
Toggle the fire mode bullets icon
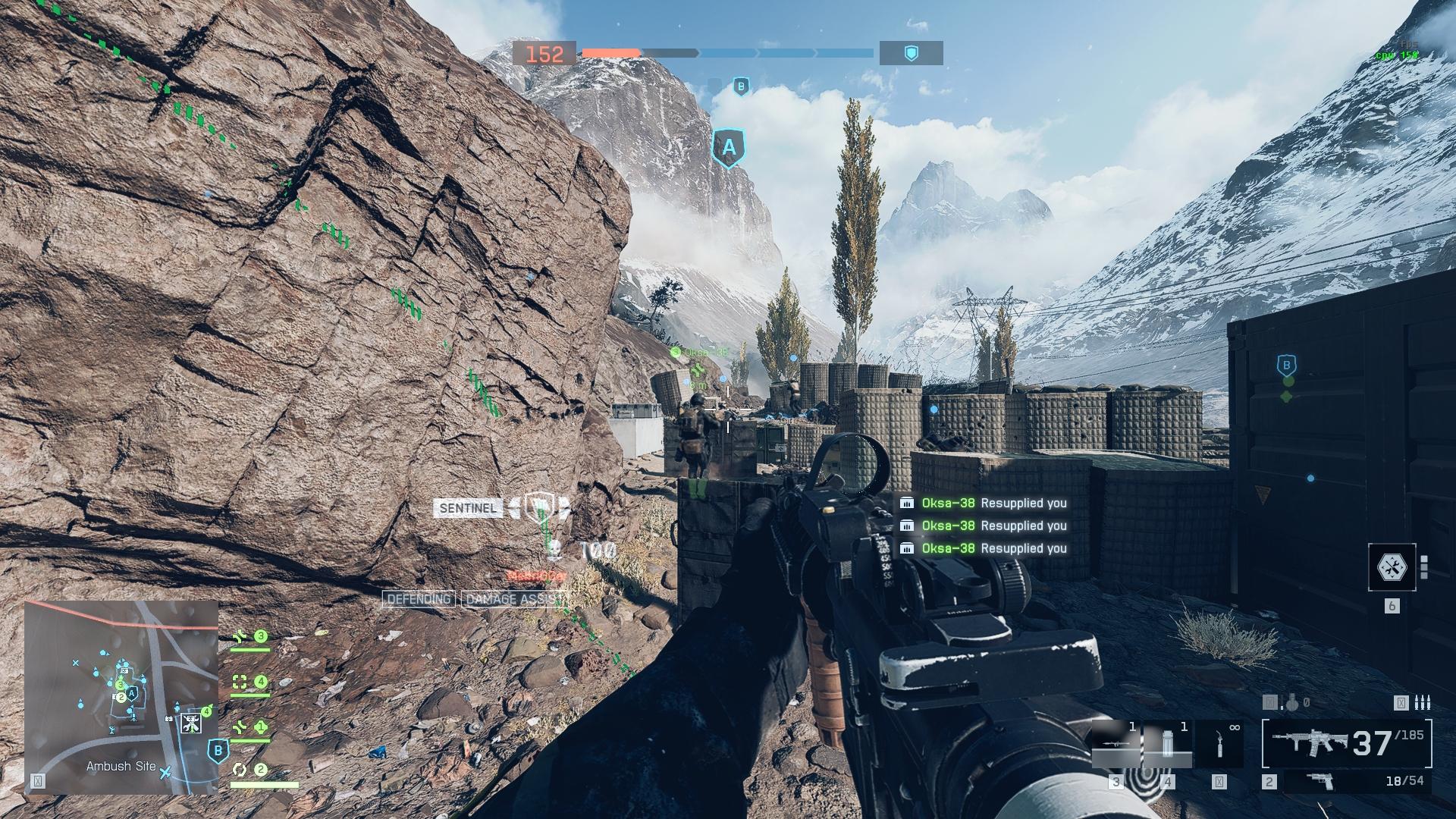(1422, 704)
